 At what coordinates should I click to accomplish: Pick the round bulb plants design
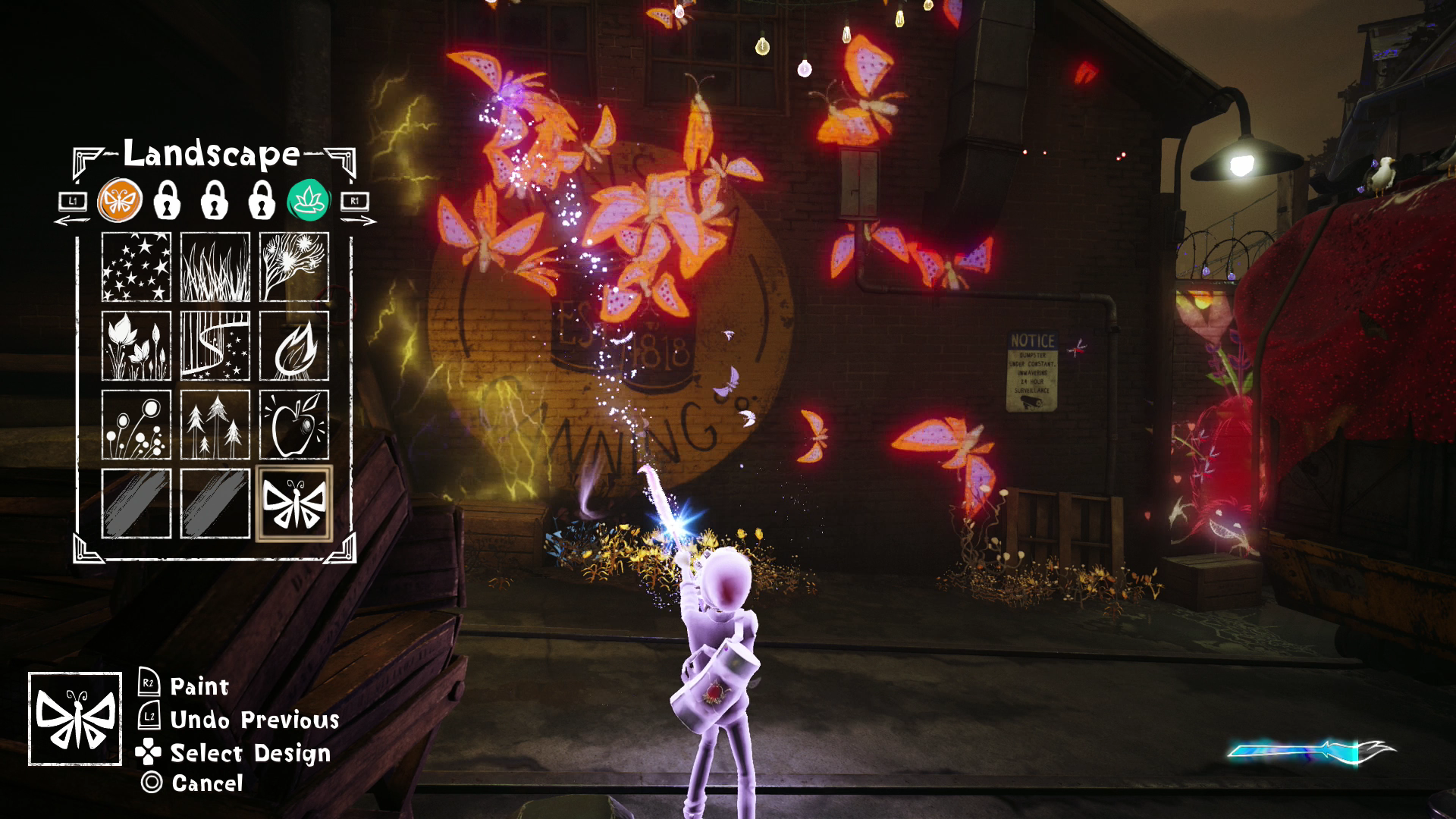click(x=136, y=425)
